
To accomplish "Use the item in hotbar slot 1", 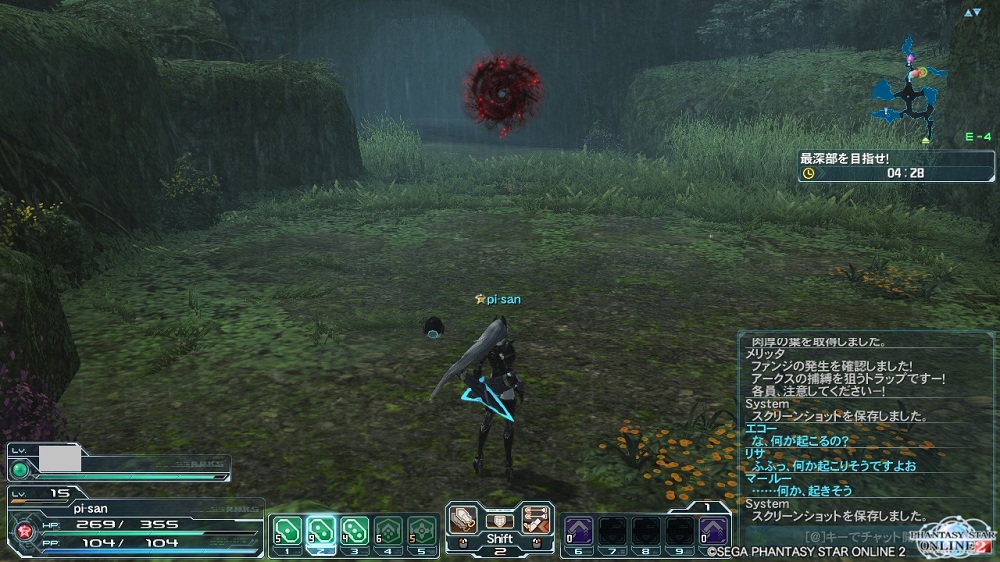I will click(x=287, y=530).
